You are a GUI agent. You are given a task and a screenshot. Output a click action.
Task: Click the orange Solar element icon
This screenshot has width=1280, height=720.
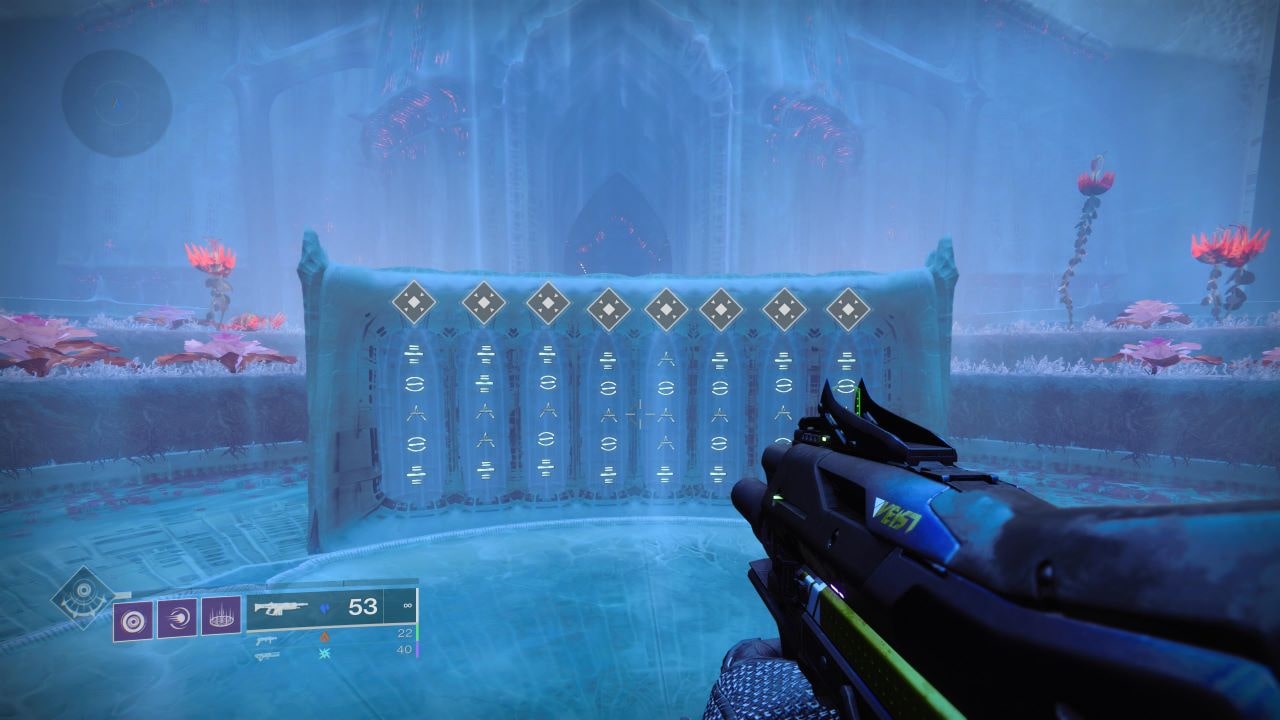coord(323,636)
